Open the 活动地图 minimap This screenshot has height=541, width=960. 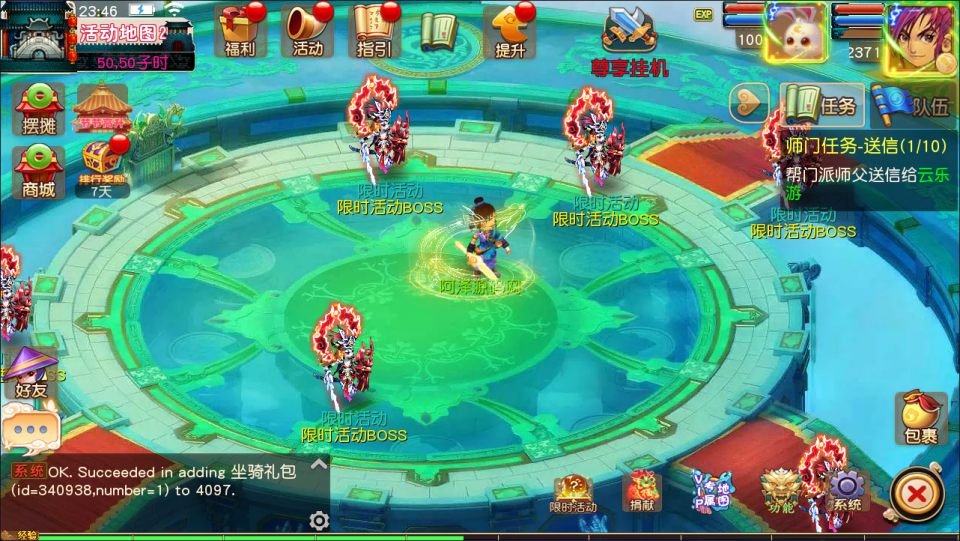40,34
